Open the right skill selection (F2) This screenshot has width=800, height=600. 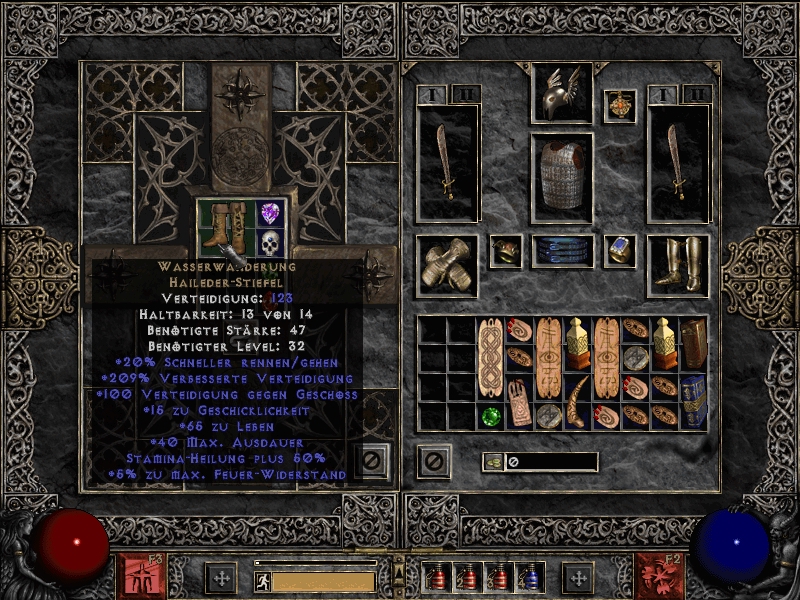point(658,576)
